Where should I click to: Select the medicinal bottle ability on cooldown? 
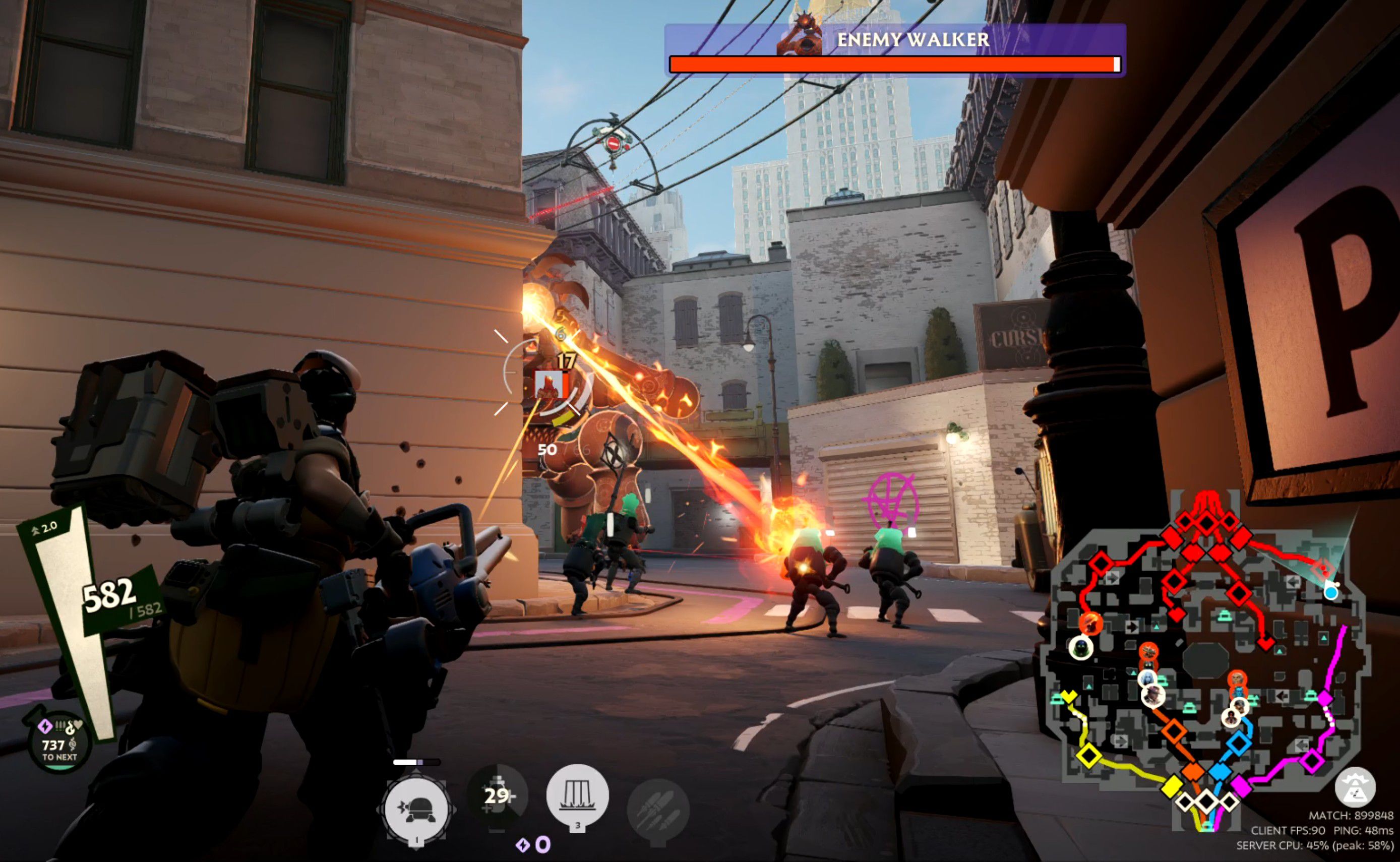[x=497, y=795]
